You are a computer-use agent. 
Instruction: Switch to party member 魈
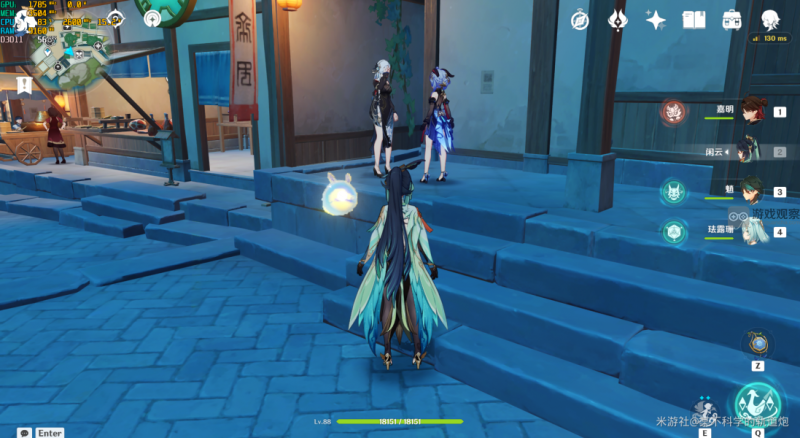[752, 191]
